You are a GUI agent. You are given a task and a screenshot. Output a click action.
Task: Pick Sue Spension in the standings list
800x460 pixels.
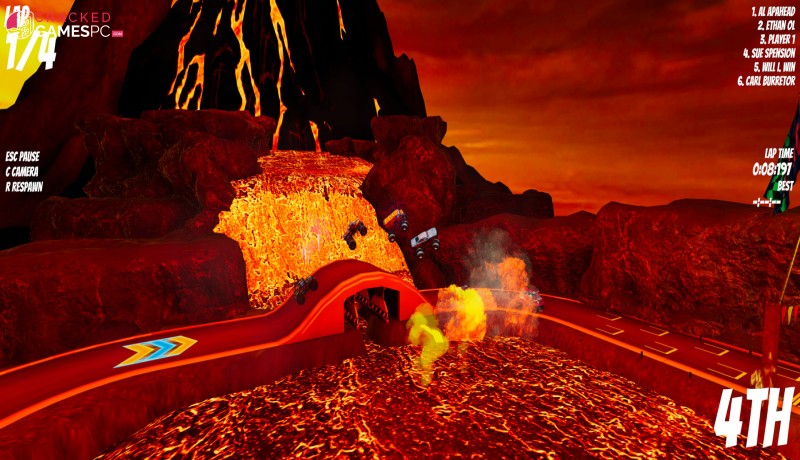769,53
